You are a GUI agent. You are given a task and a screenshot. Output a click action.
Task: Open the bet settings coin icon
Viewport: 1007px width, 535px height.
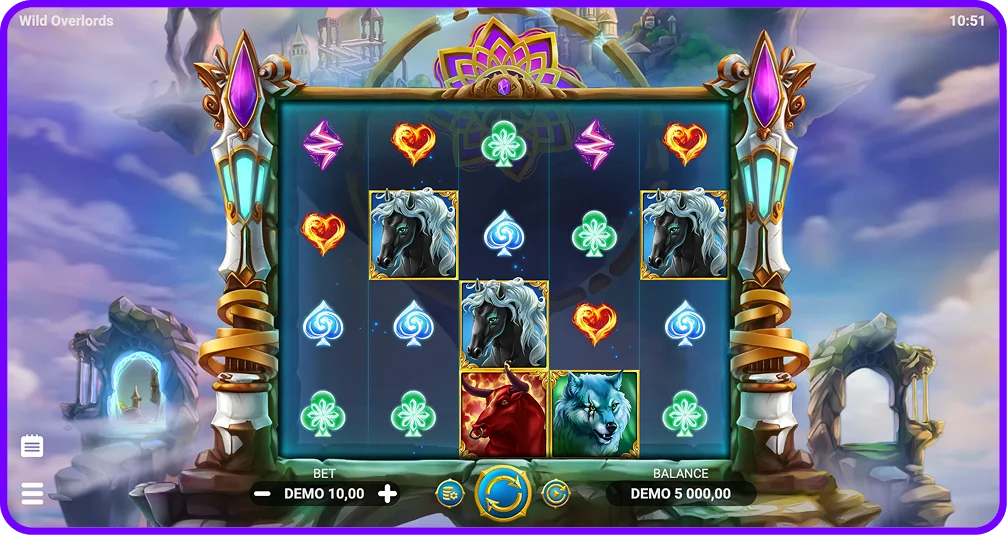(450, 492)
